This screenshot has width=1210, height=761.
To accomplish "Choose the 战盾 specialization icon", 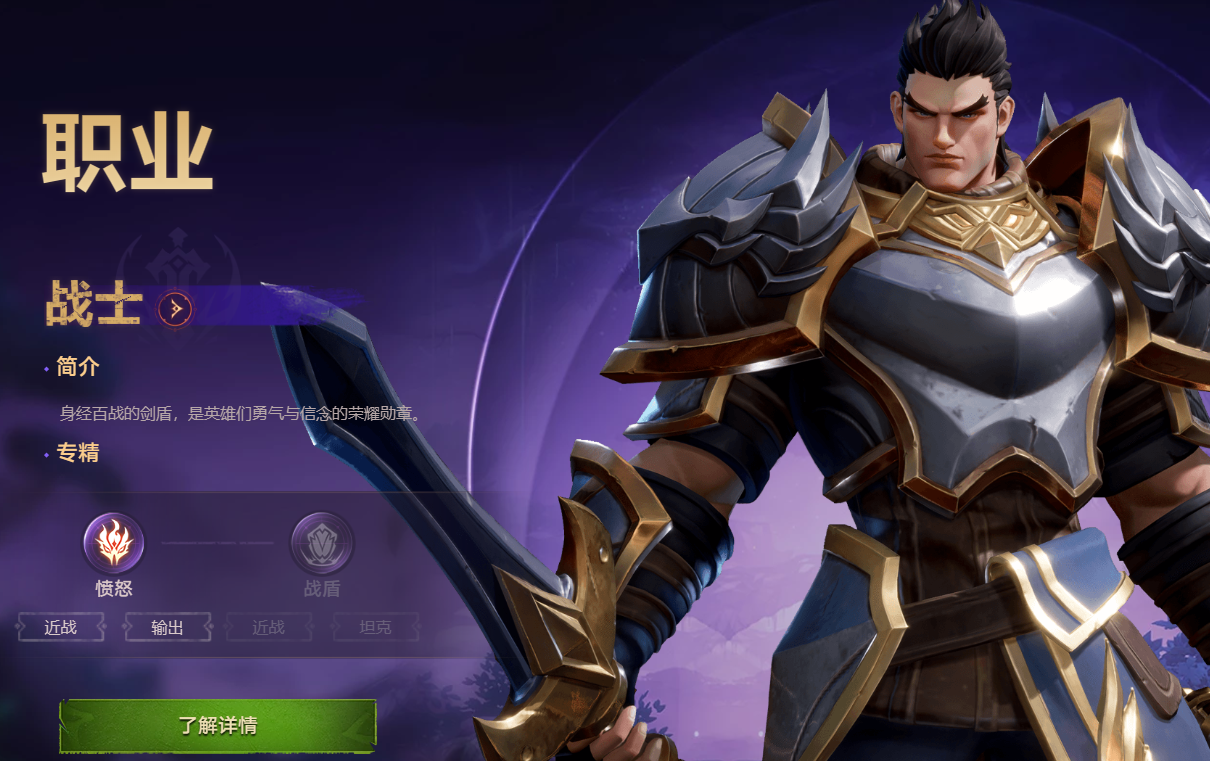I will tap(321, 543).
